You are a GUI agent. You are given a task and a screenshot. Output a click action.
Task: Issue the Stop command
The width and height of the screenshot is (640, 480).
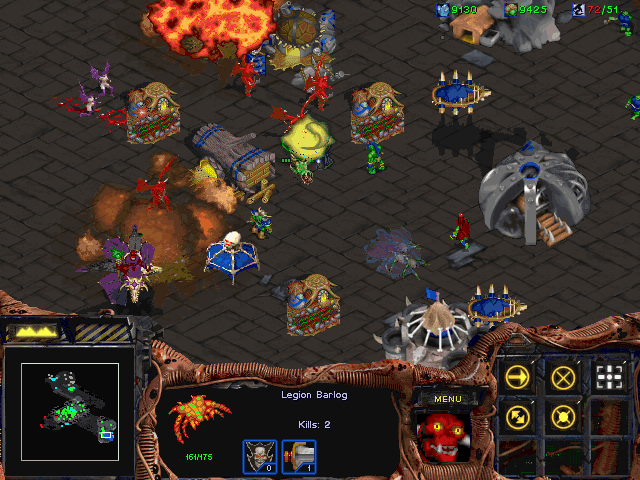[564, 377]
